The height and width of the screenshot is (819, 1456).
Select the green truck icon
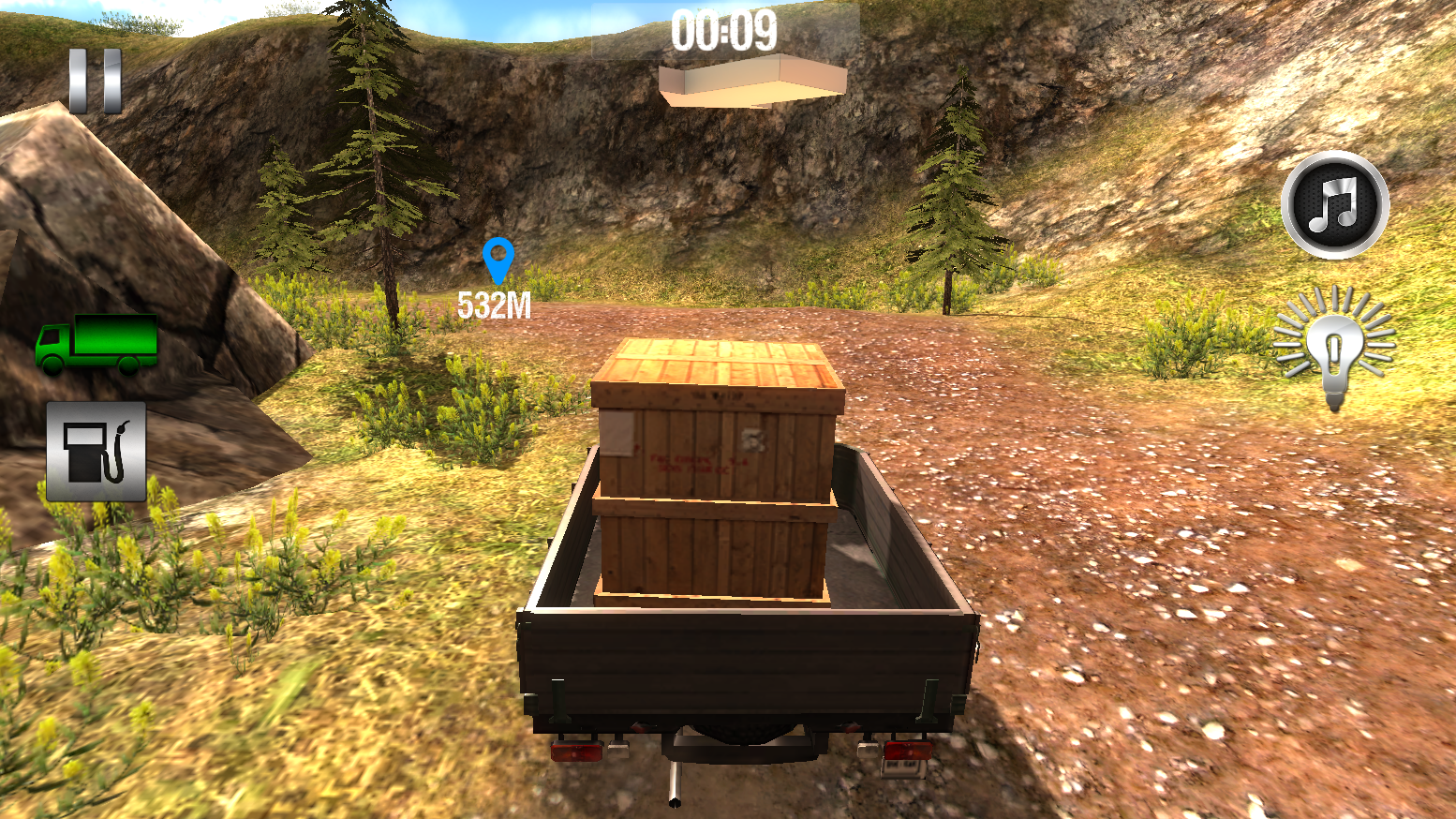[96, 343]
